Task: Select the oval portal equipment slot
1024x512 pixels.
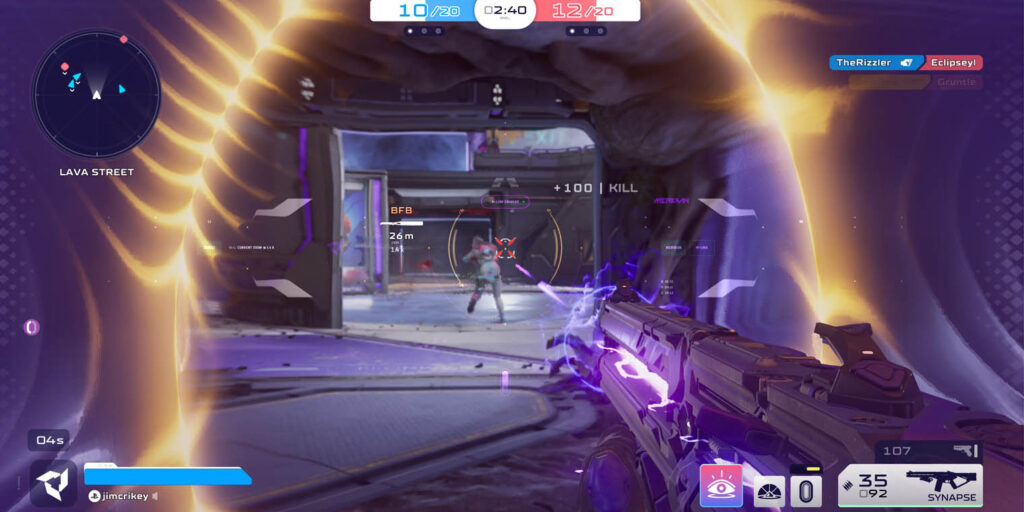Action: pyautogui.click(x=806, y=489)
